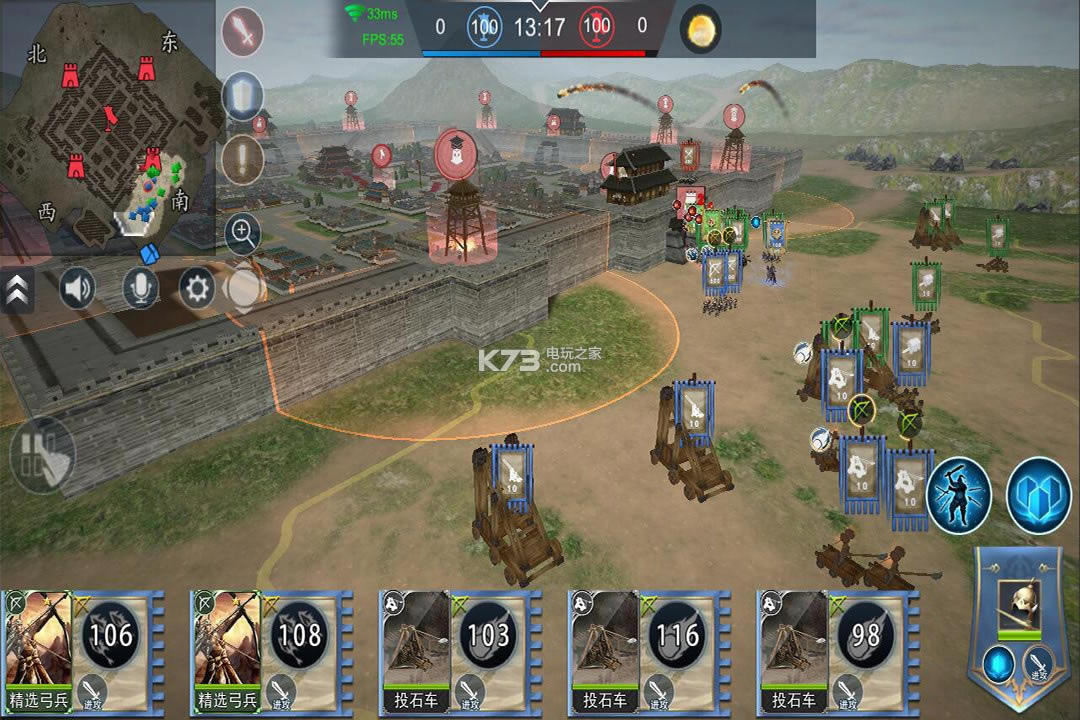
Task: Choose the catapult card with 103 troops
Action: 459,648
